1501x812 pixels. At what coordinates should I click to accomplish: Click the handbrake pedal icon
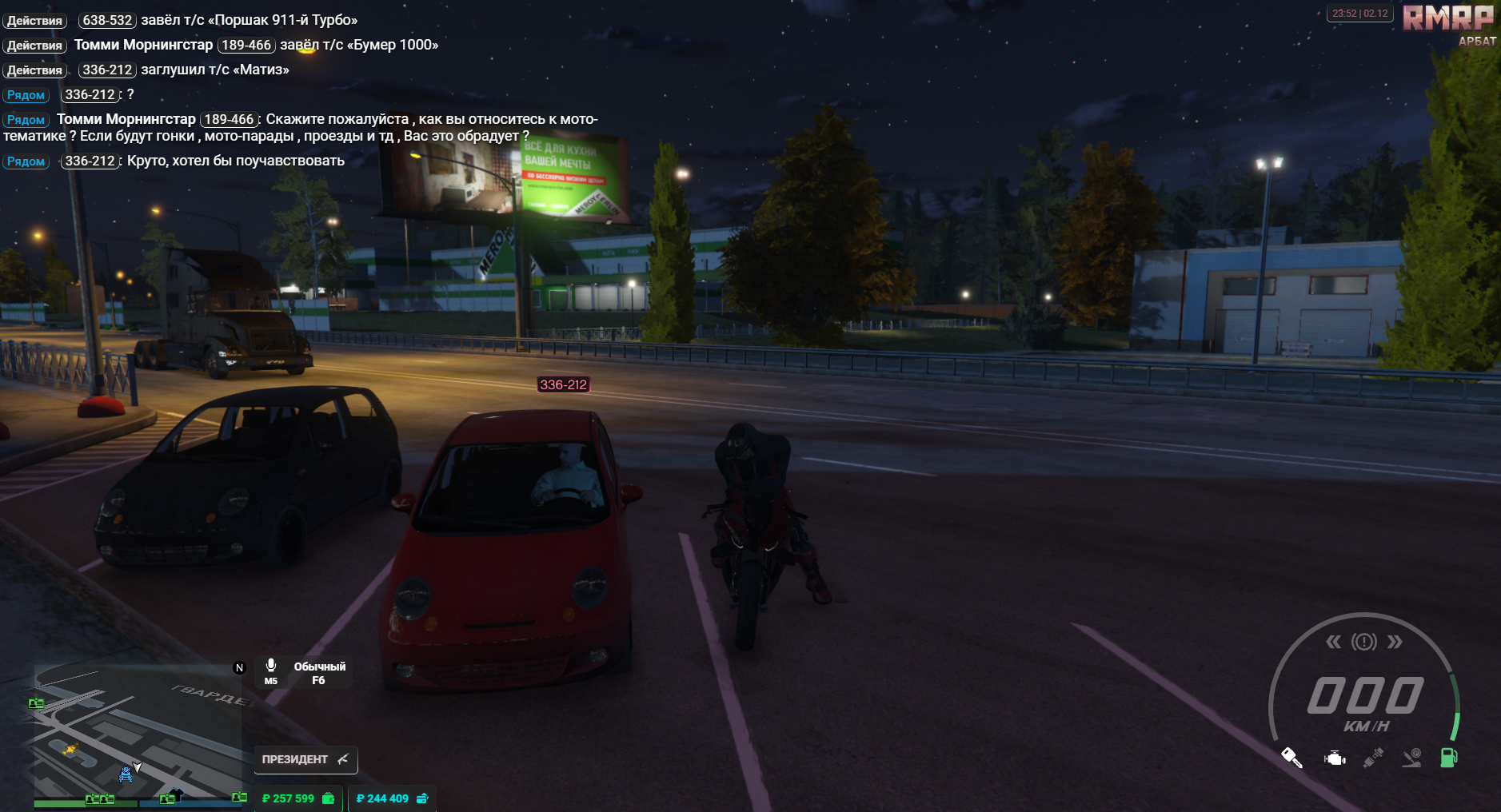(1411, 758)
